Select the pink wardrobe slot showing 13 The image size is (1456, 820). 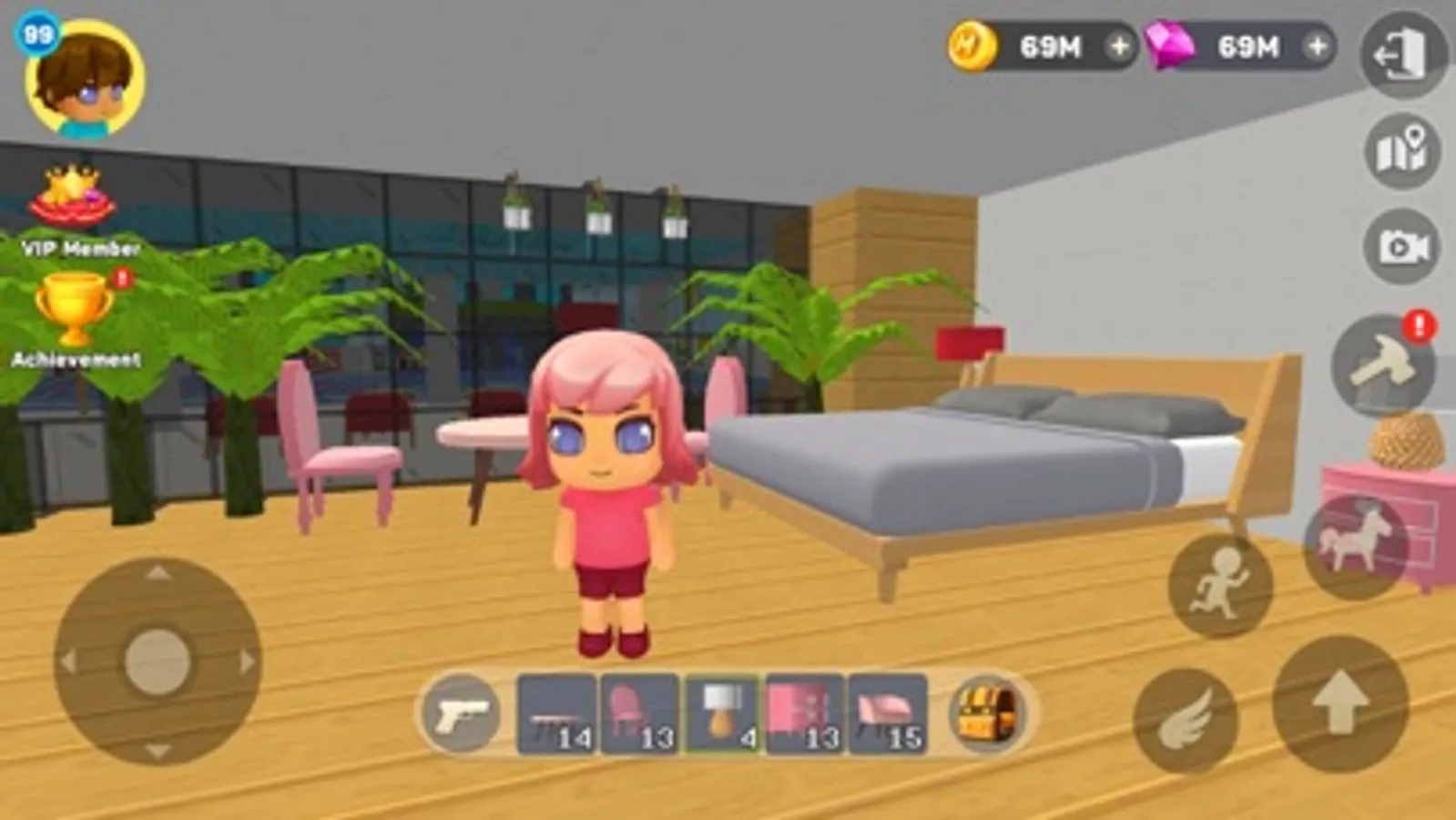805,715
